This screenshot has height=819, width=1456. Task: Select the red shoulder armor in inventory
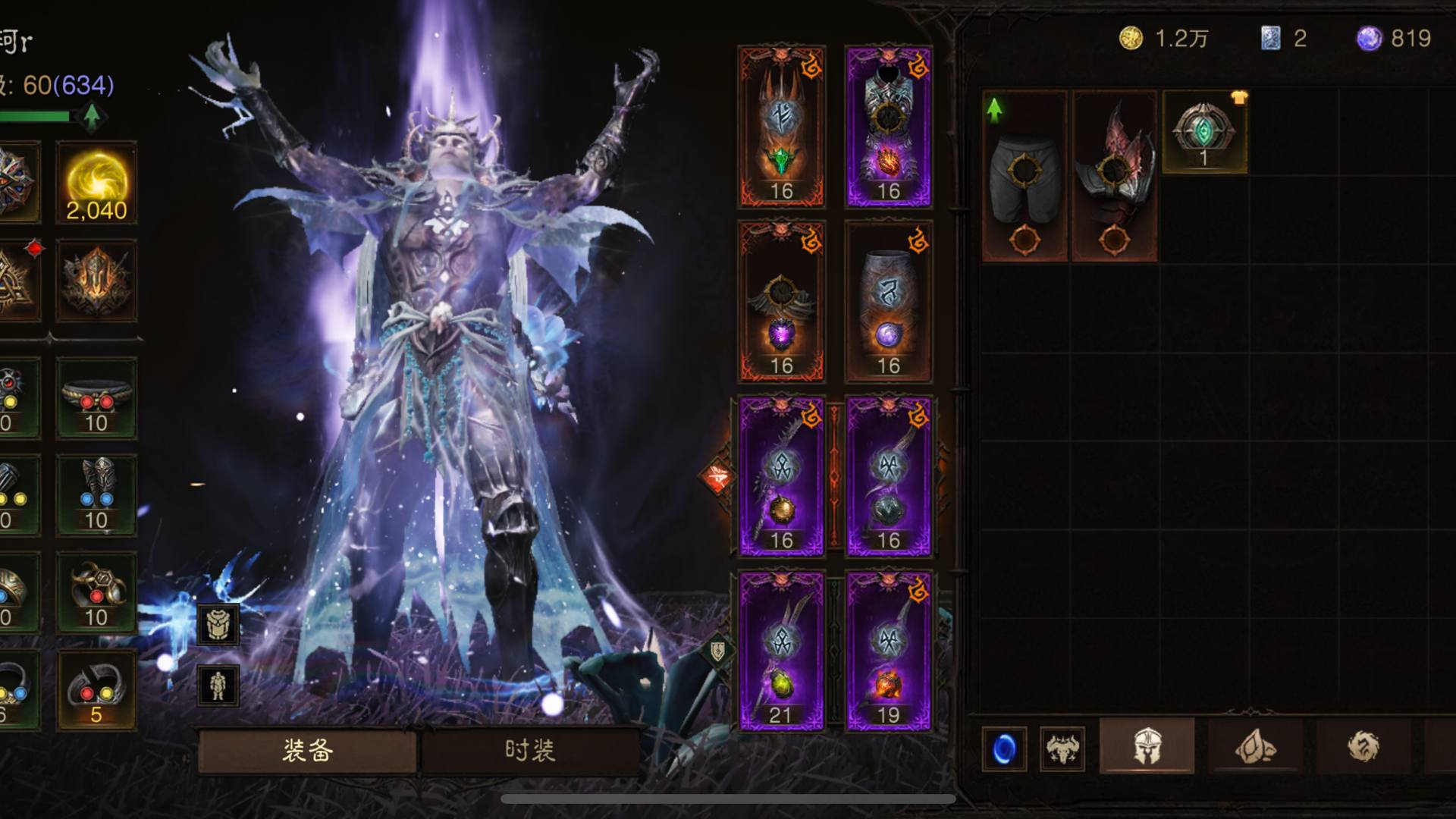[x=1114, y=176]
